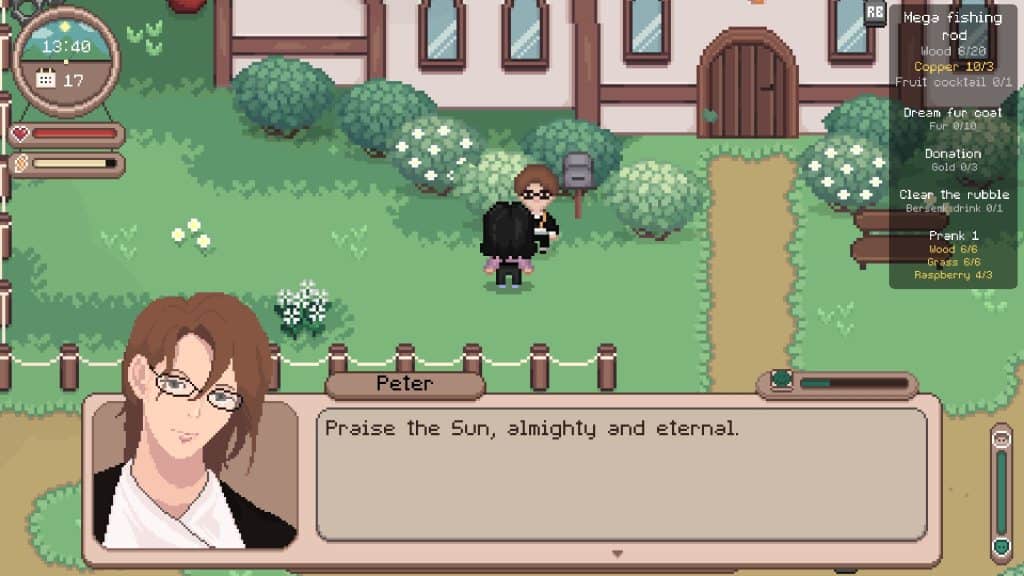Advance dialogue with the continue arrow

click(617, 553)
